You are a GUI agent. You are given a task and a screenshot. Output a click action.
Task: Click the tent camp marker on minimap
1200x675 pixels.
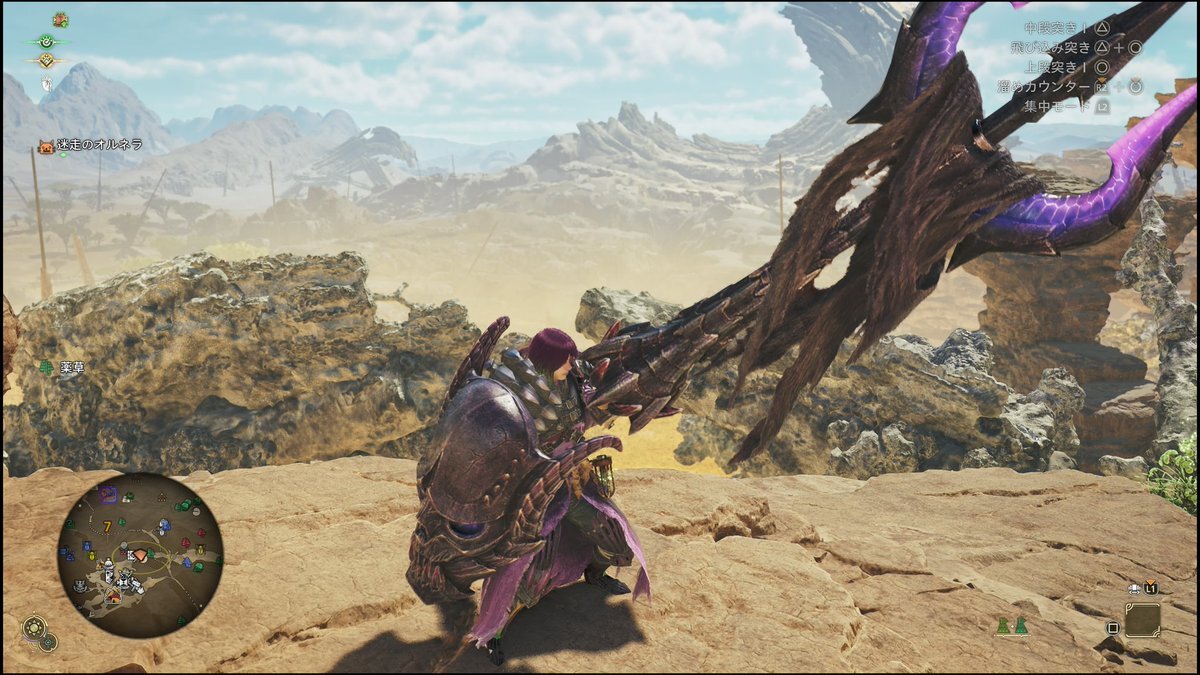[112, 595]
